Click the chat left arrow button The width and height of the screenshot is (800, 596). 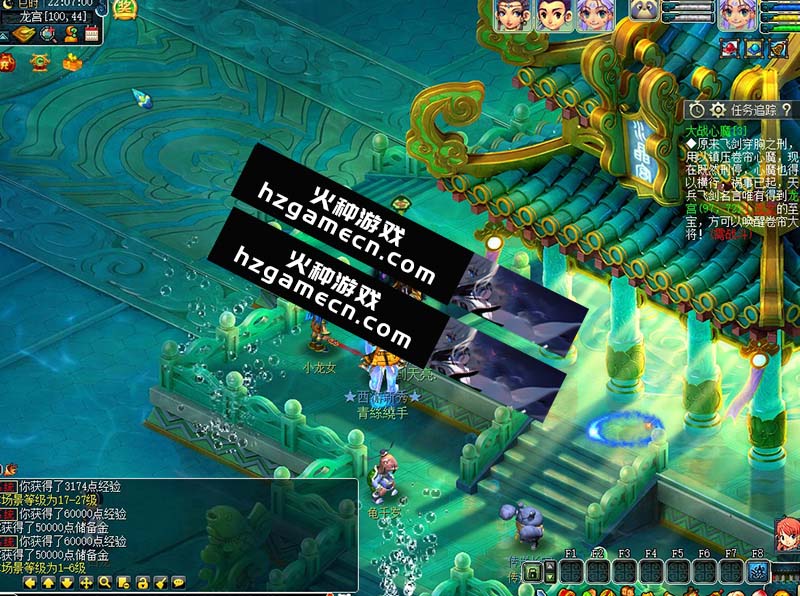[28, 582]
